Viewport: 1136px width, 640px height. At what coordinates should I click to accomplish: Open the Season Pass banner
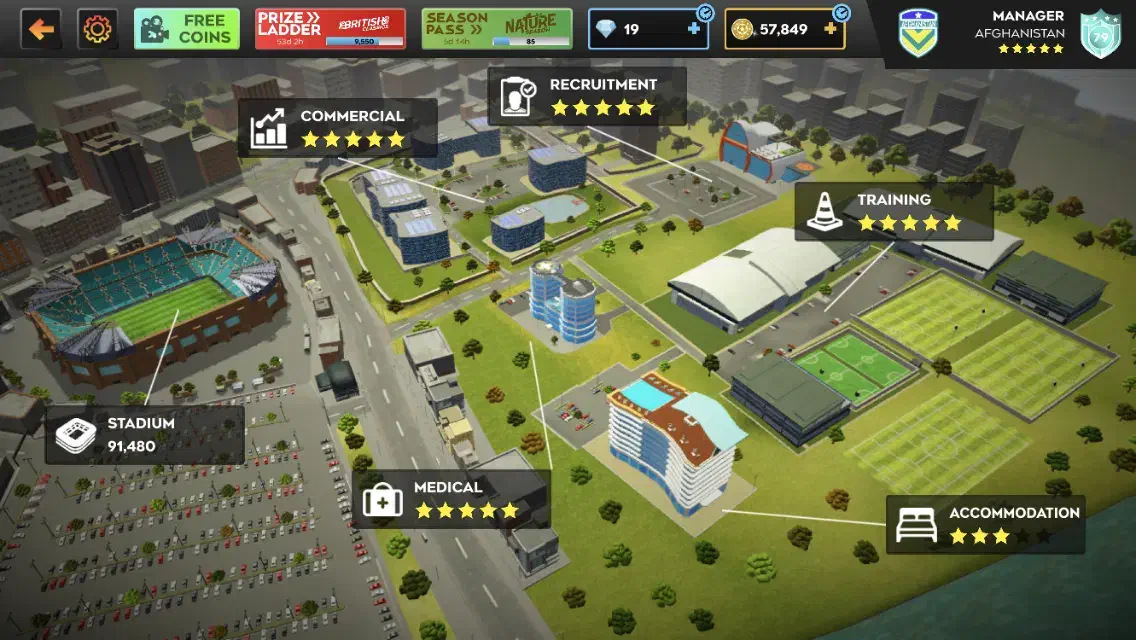(x=497, y=29)
